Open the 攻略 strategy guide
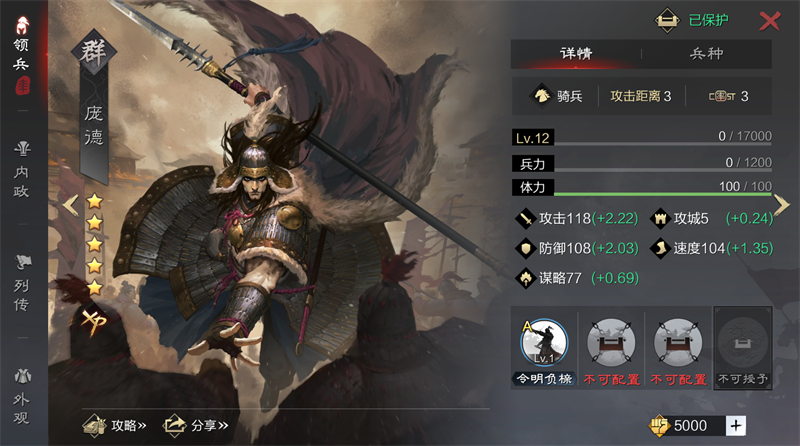This screenshot has height=446, width=800. point(115,425)
